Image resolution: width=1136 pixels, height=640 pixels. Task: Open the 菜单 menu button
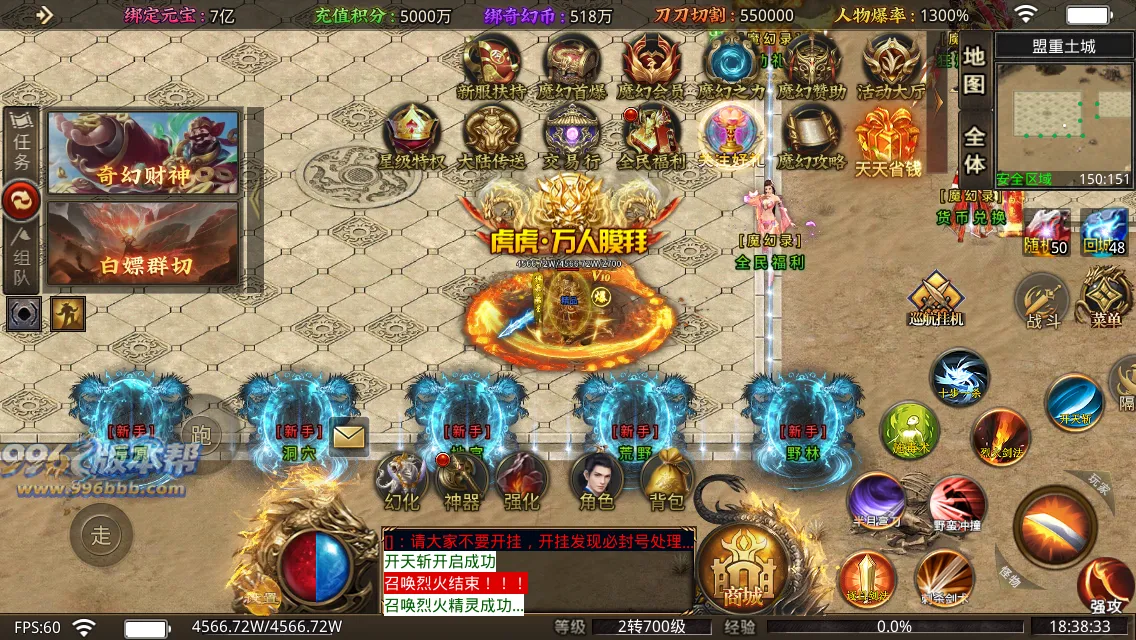click(x=1104, y=297)
